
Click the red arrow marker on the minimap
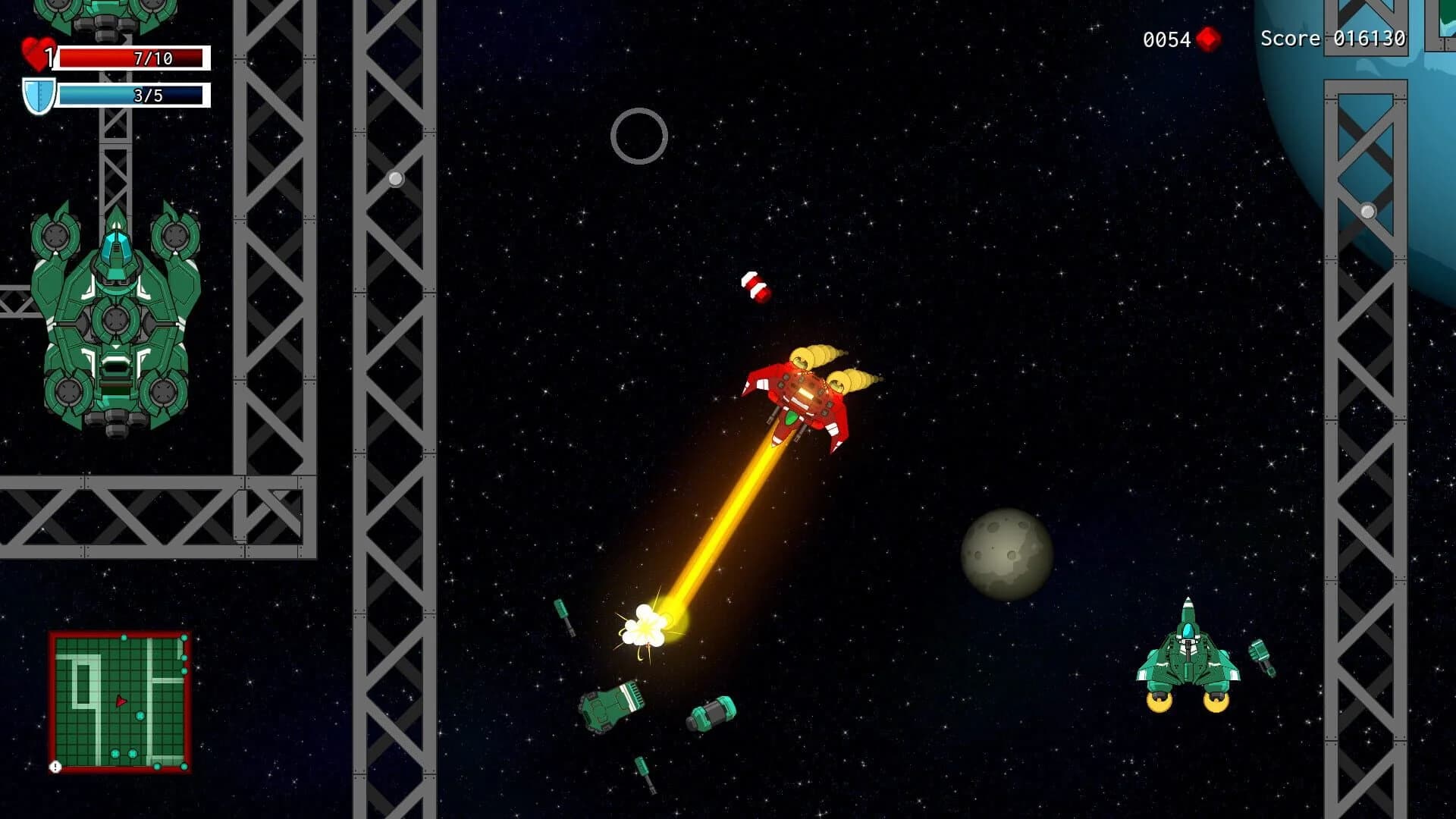coord(120,701)
